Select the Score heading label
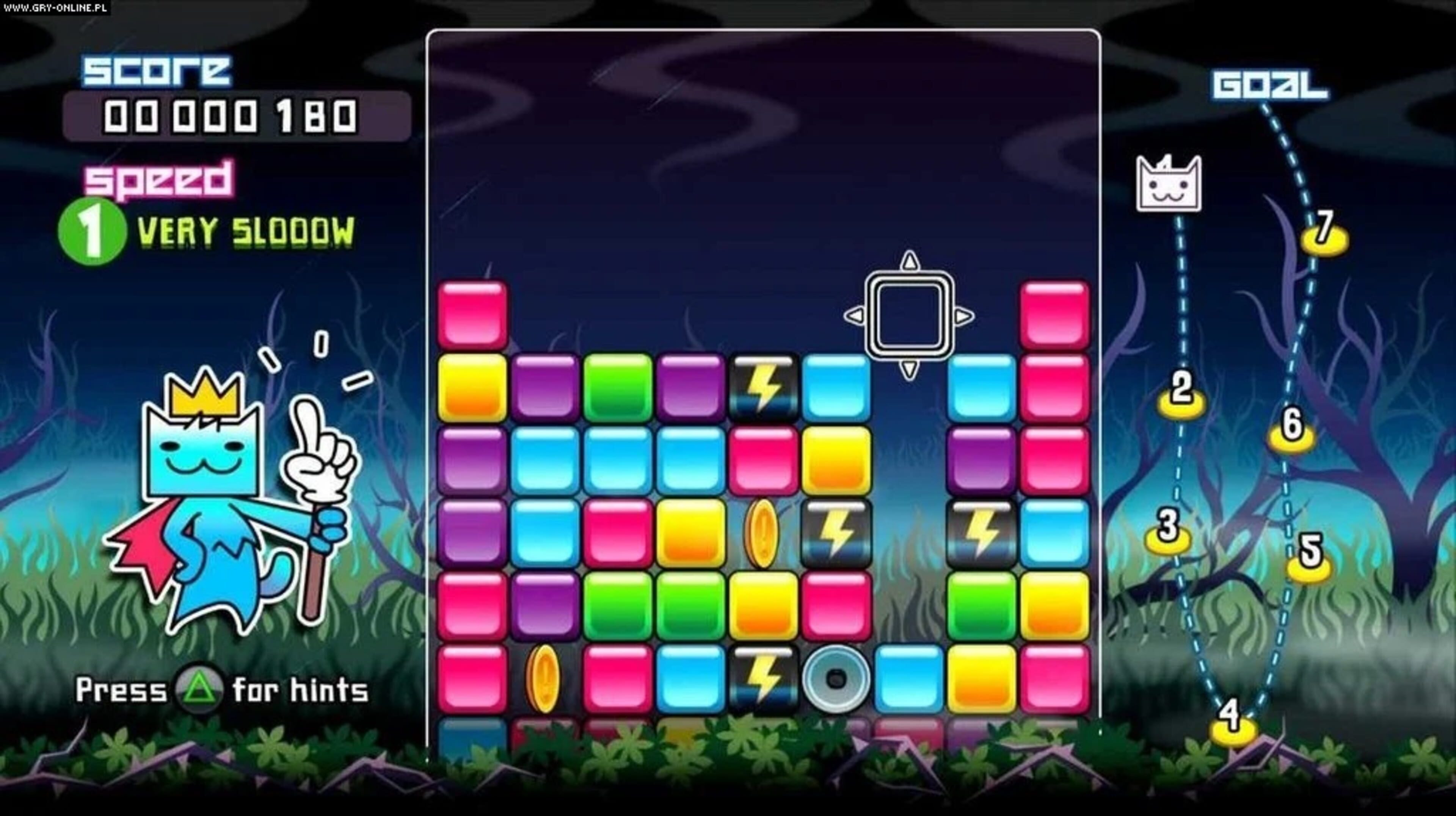Screen dimensions: 1456x816 (158, 69)
